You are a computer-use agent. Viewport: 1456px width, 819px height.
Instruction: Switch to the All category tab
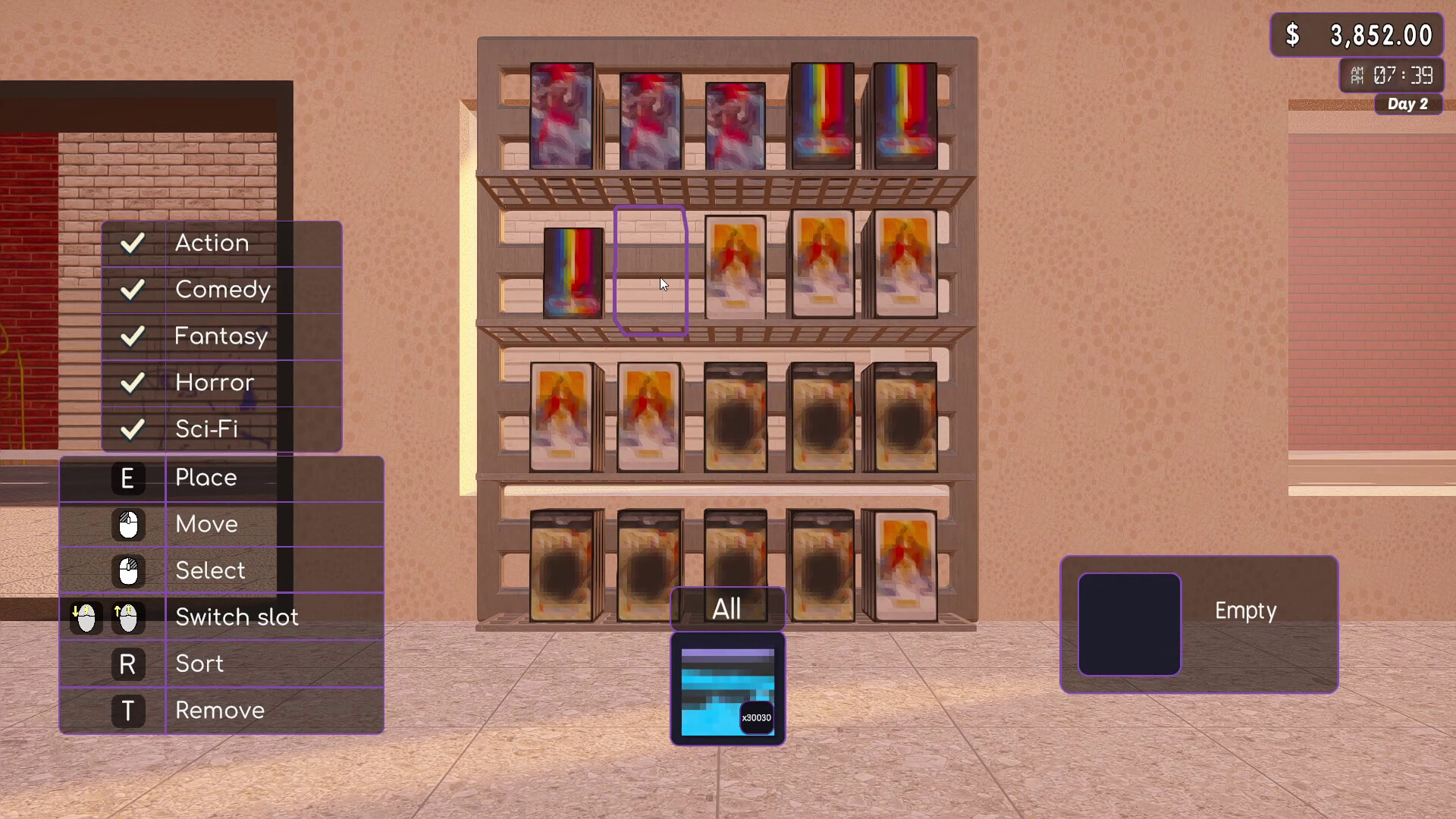pos(727,607)
